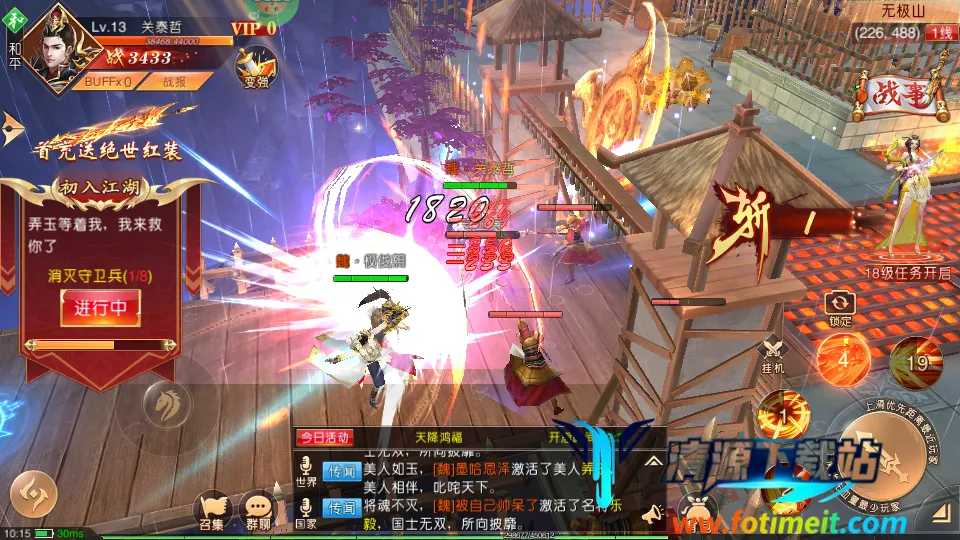Image resolution: width=960 pixels, height=540 pixels.
Task: Open the 群聊 group chat
Action: [x=260, y=511]
